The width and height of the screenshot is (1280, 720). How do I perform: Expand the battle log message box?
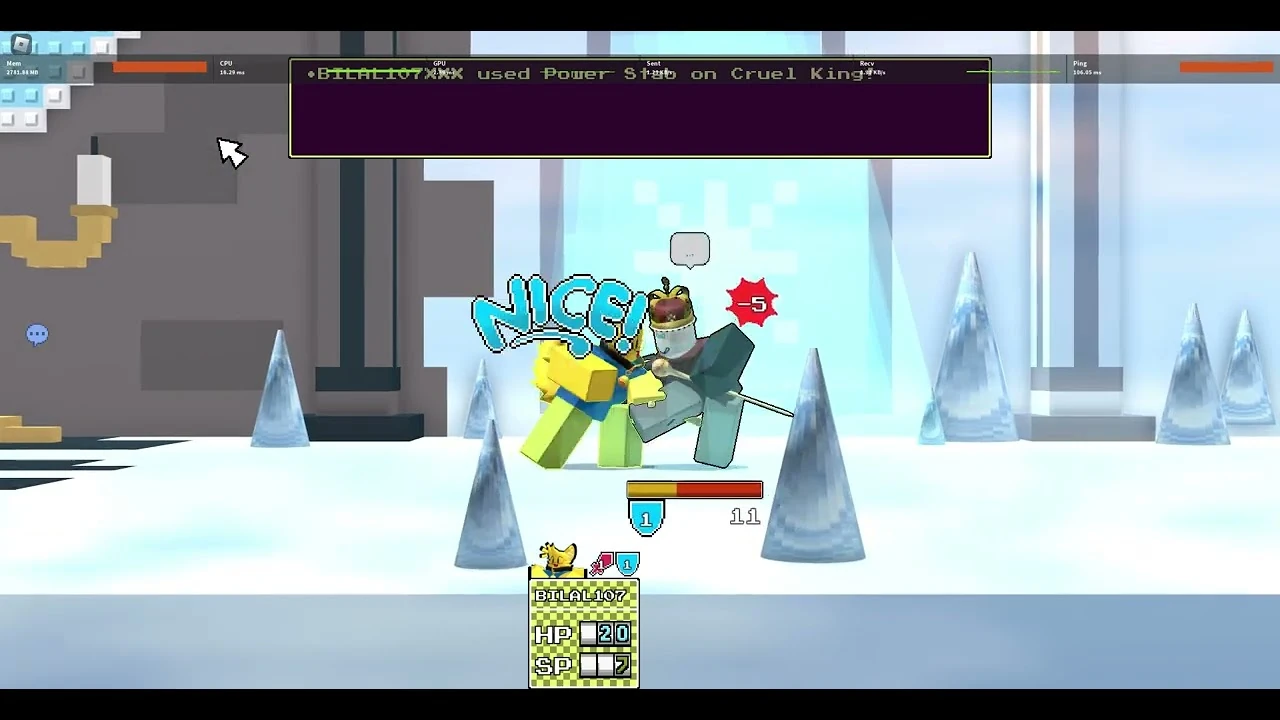pyautogui.click(x=640, y=108)
